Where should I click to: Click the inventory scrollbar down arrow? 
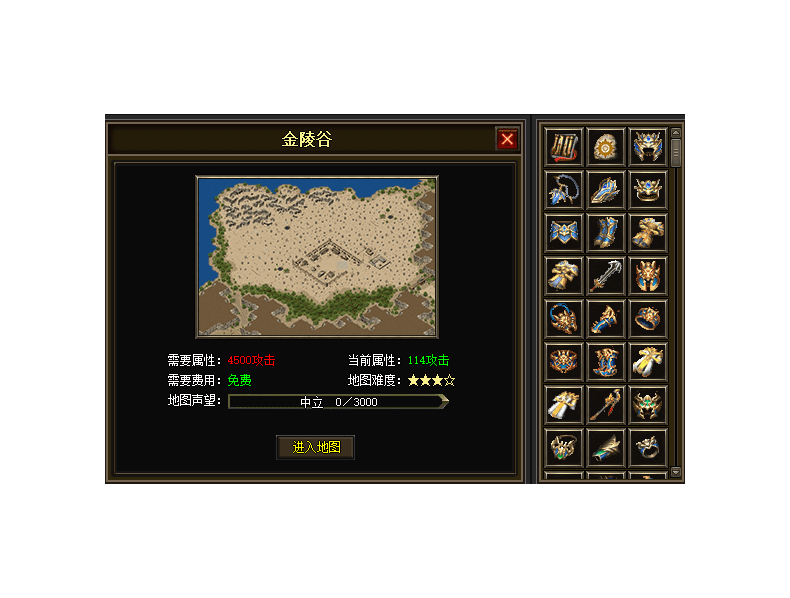676,472
